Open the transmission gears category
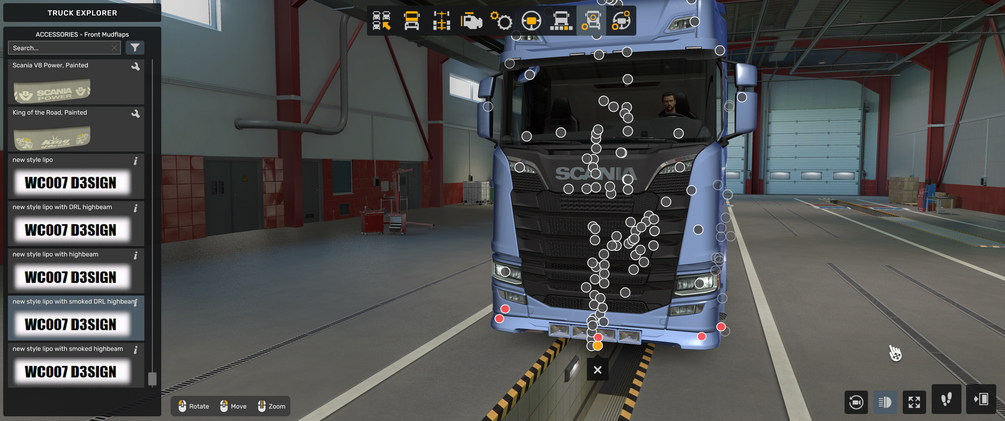The height and width of the screenshot is (421, 1005). click(502, 21)
